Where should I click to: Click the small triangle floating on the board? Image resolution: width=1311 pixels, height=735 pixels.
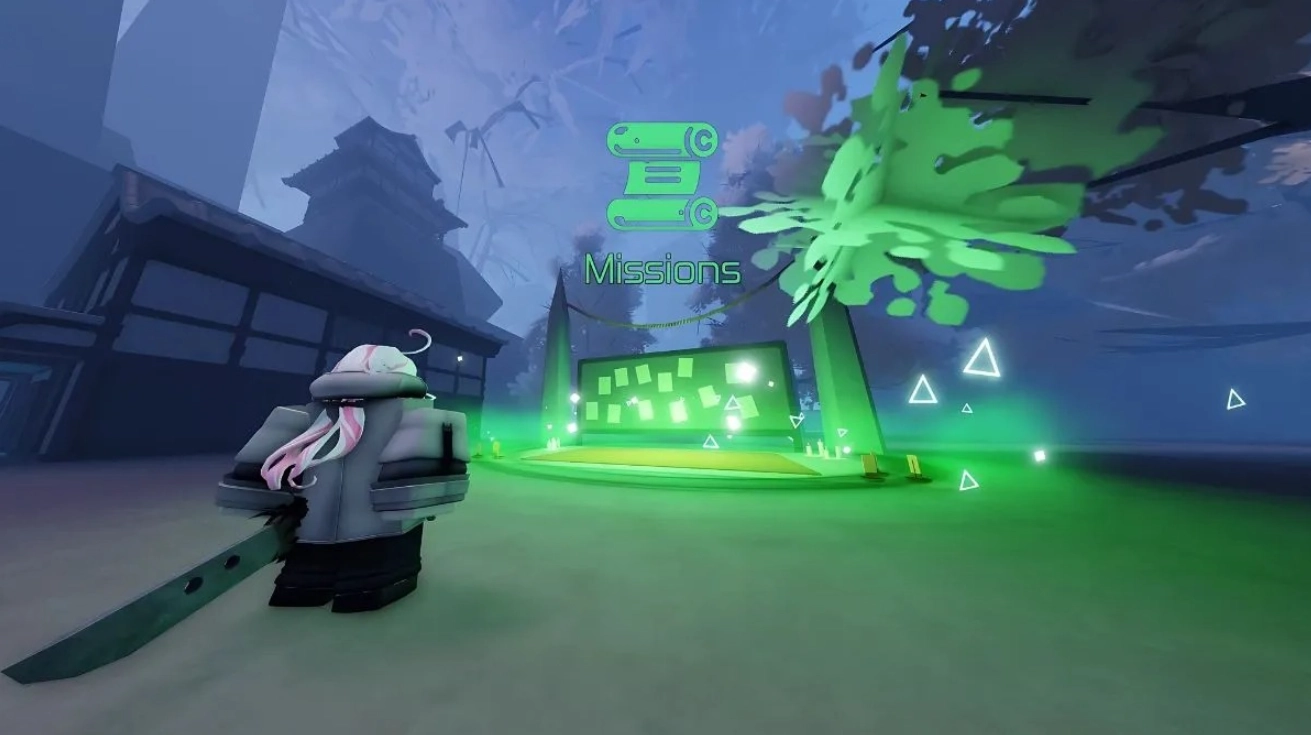(733, 403)
